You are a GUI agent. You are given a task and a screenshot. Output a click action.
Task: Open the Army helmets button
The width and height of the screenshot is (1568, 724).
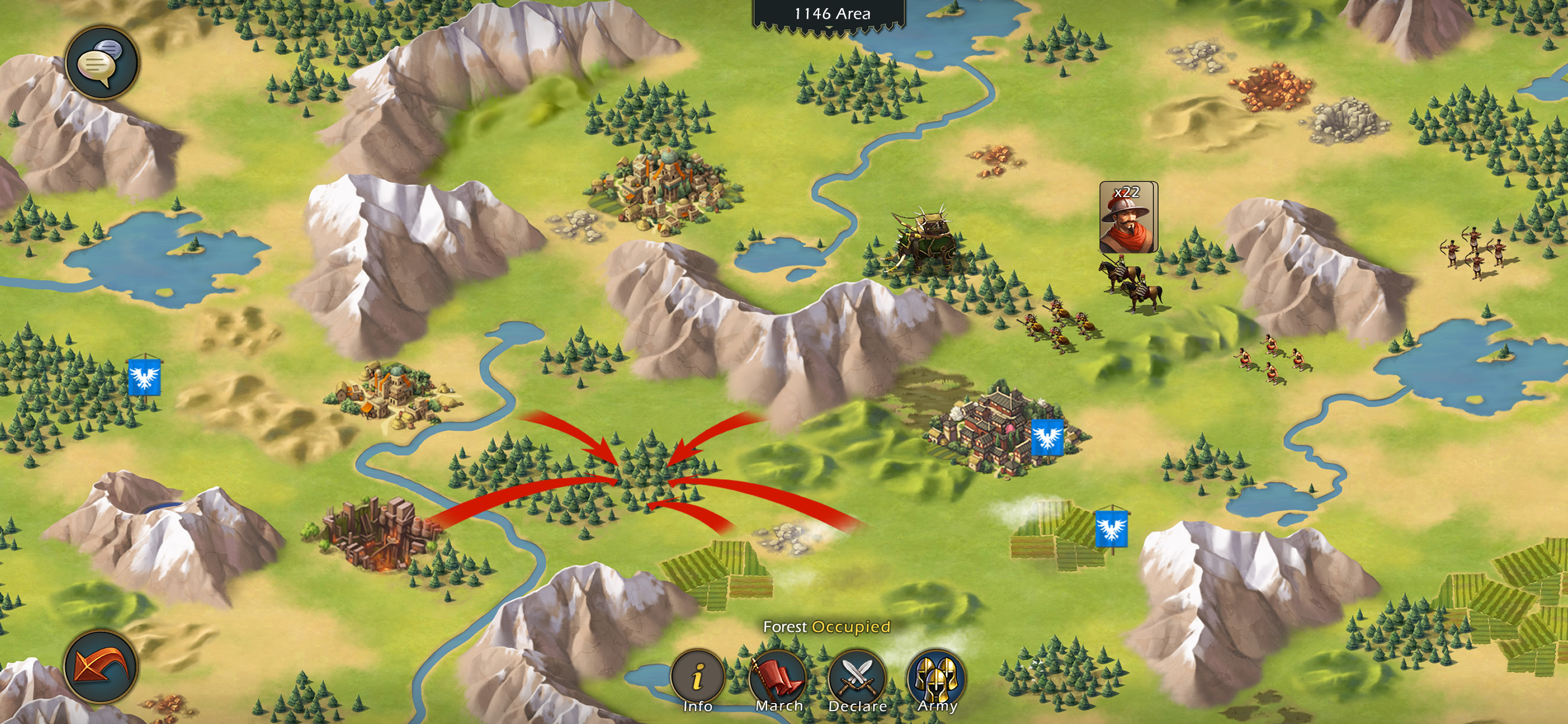[x=936, y=677]
